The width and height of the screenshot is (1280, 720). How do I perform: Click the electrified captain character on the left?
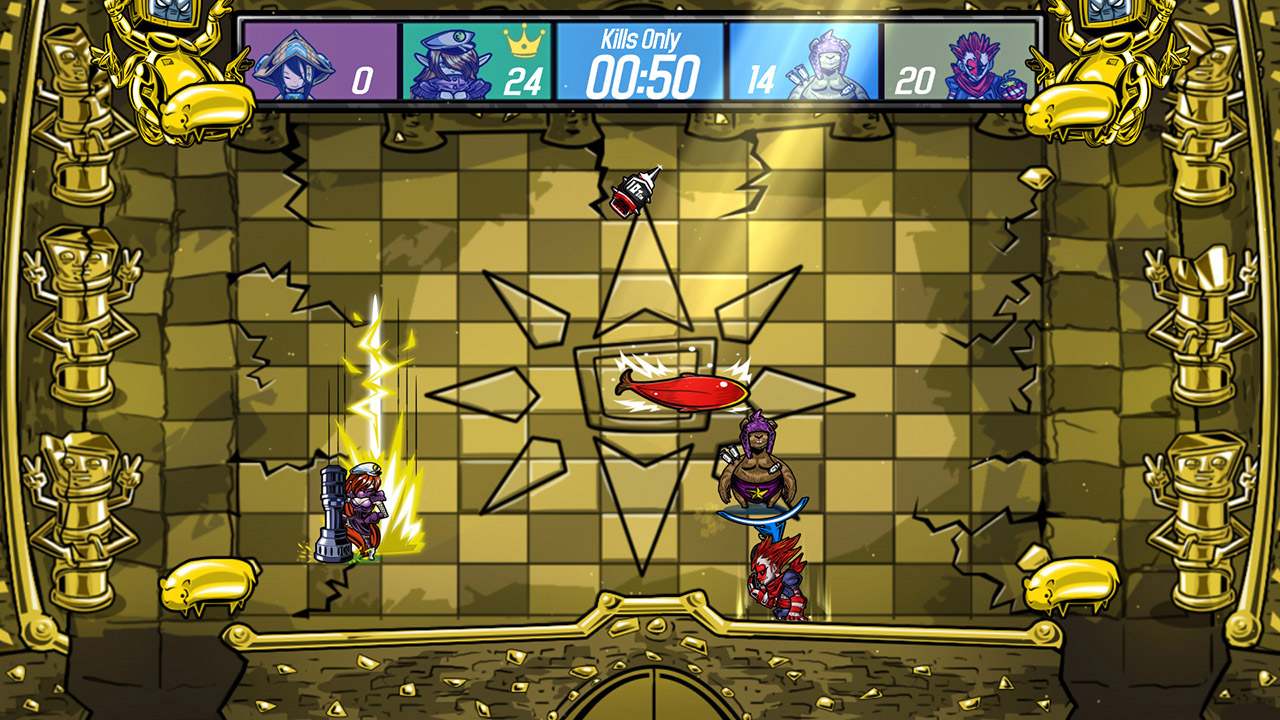[x=362, y=505]
